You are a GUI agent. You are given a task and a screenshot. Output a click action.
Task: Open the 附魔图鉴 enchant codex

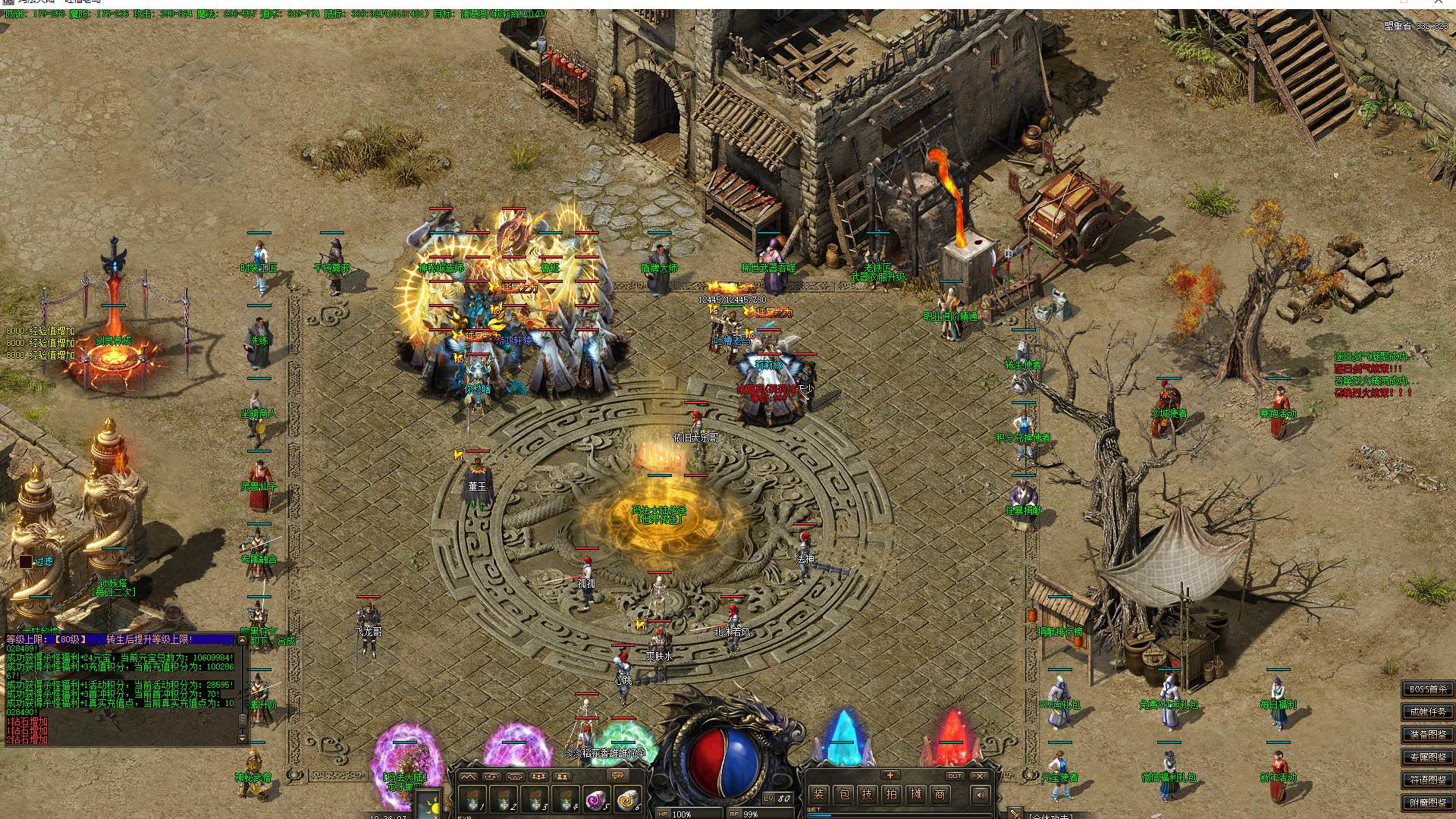(x=1428, y=802)
